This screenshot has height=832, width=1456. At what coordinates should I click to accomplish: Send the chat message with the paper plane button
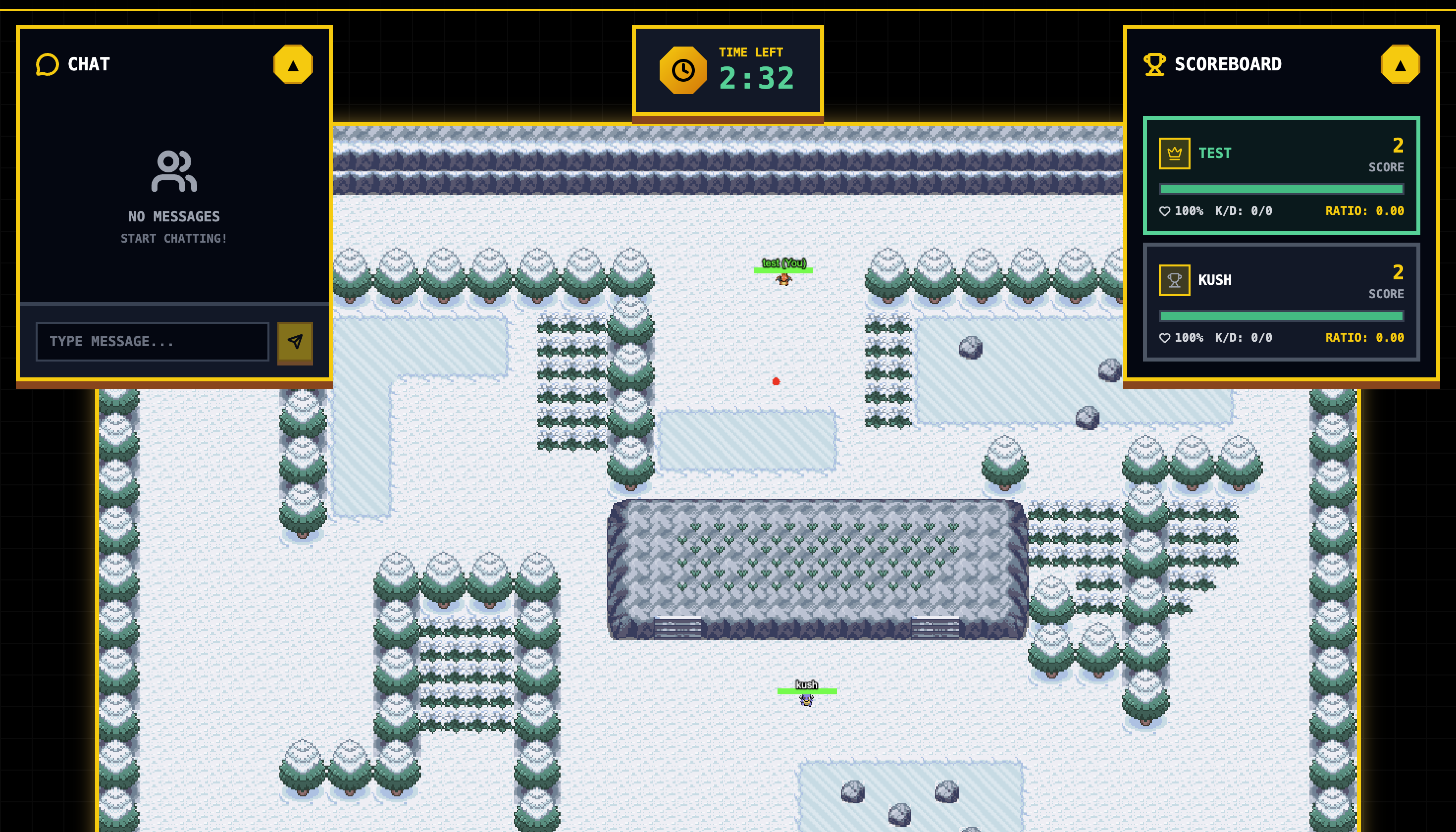tap(295, 342)
